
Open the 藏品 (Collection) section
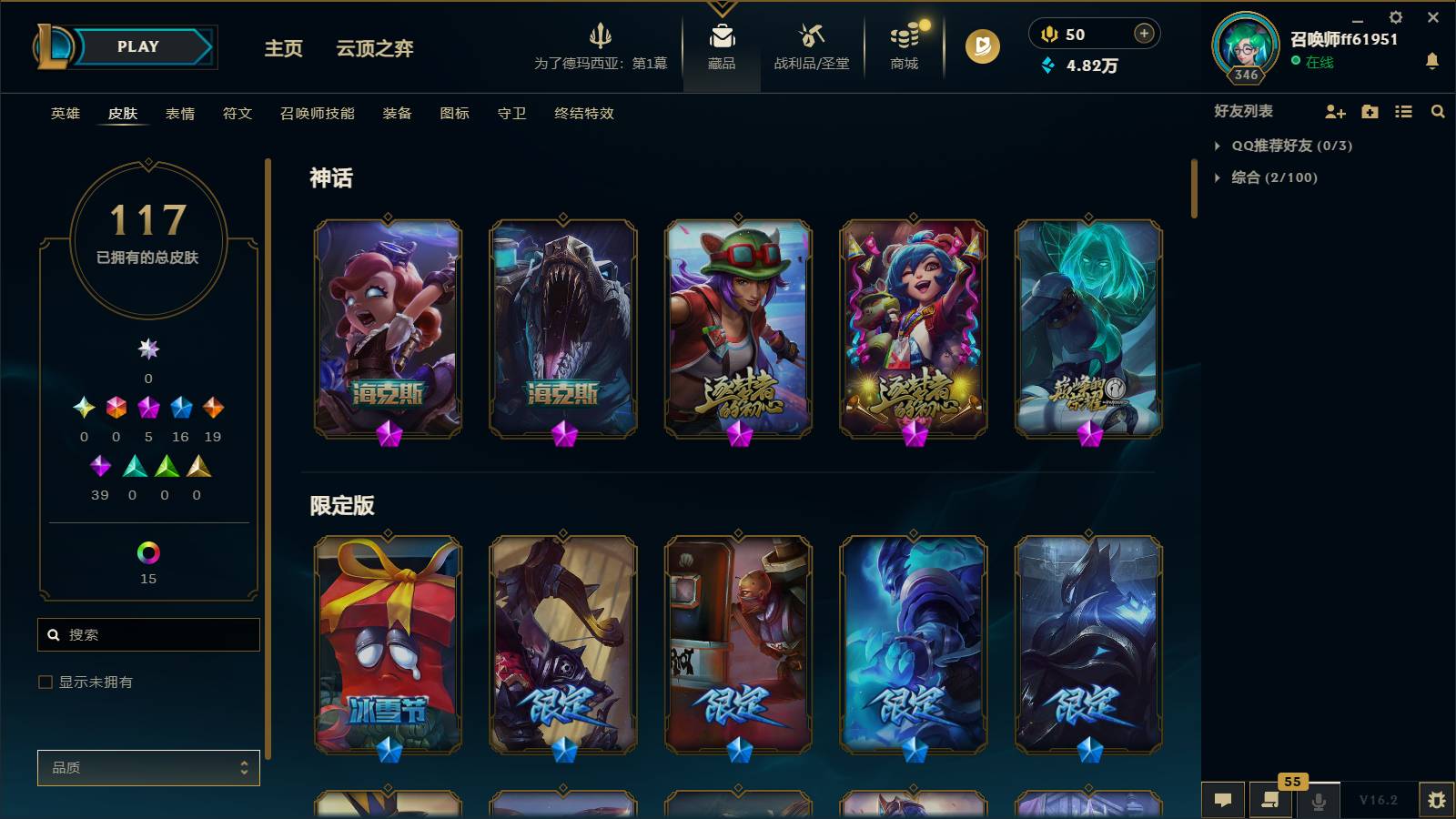pos(722,47)
